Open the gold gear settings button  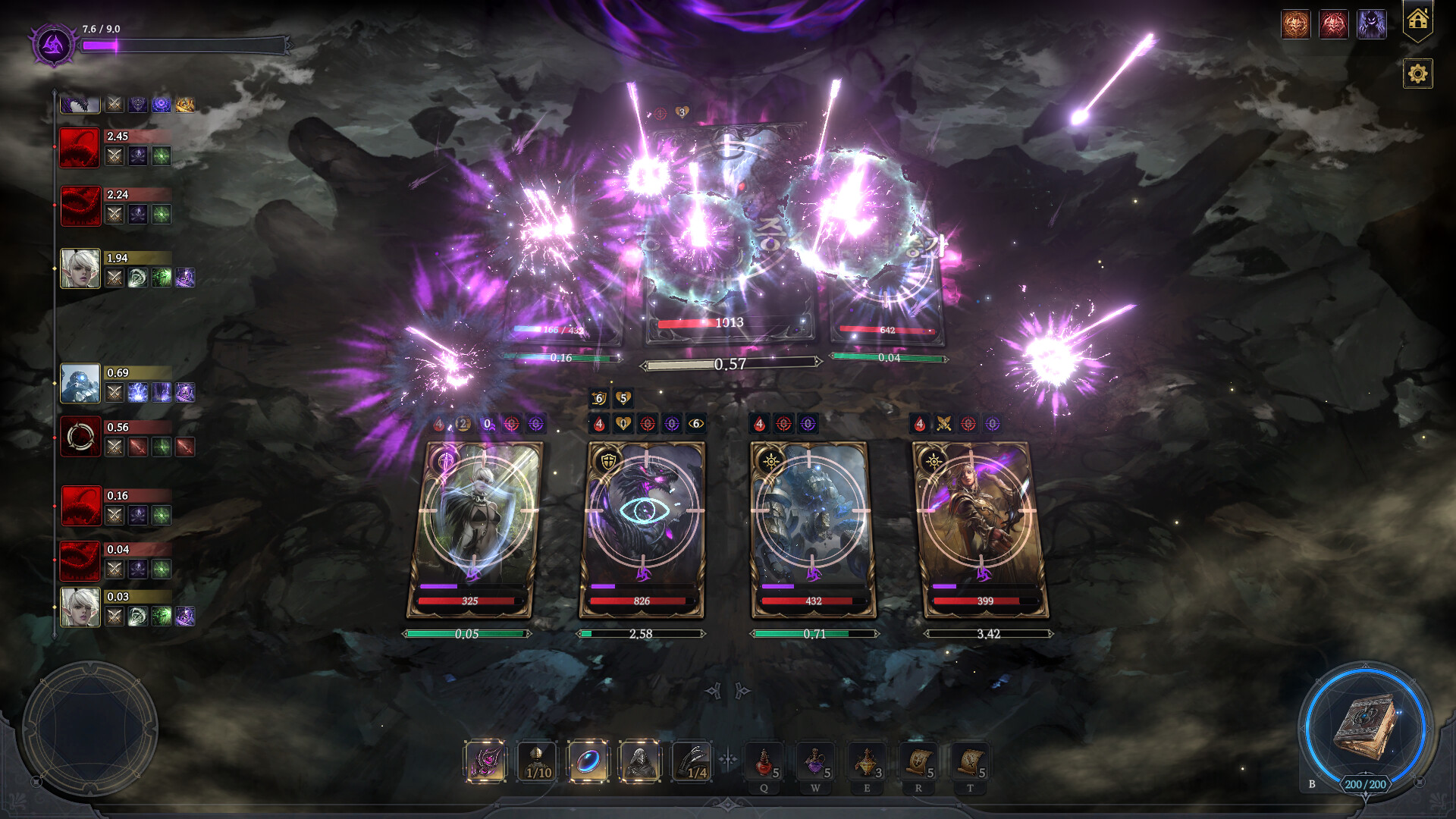coord(1417,74)
